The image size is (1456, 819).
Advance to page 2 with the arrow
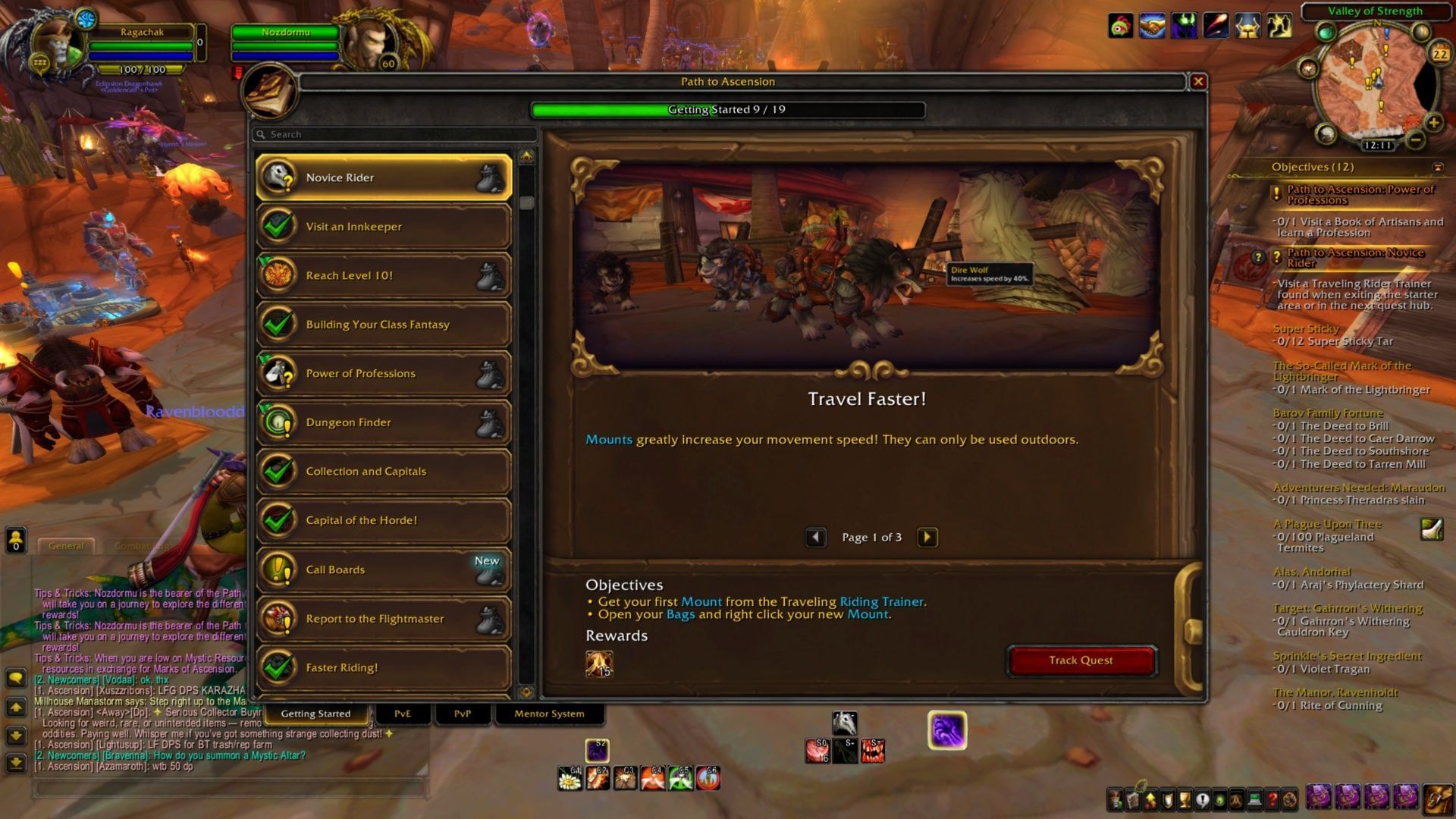click(927, 537)
